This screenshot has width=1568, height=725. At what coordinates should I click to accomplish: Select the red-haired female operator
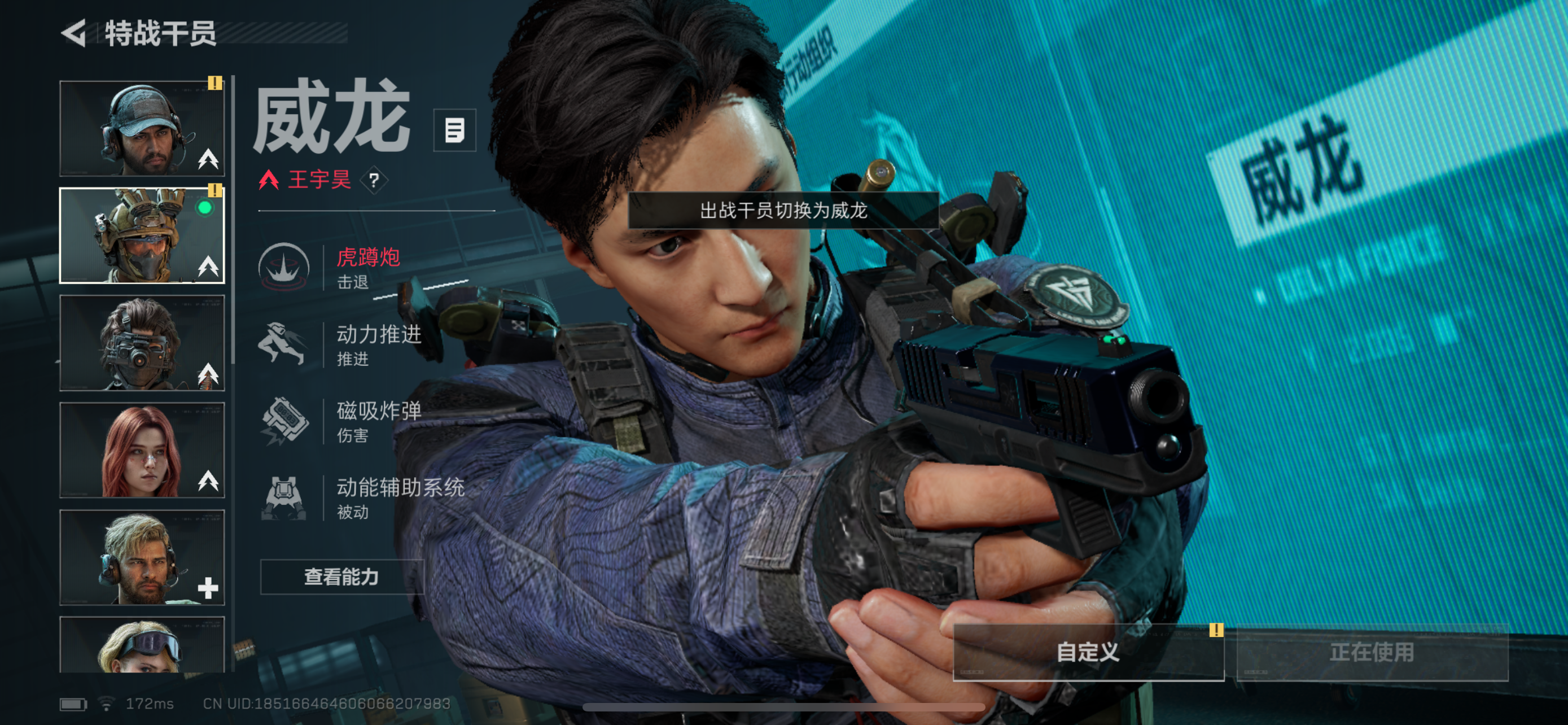click(x=142, y=450)
